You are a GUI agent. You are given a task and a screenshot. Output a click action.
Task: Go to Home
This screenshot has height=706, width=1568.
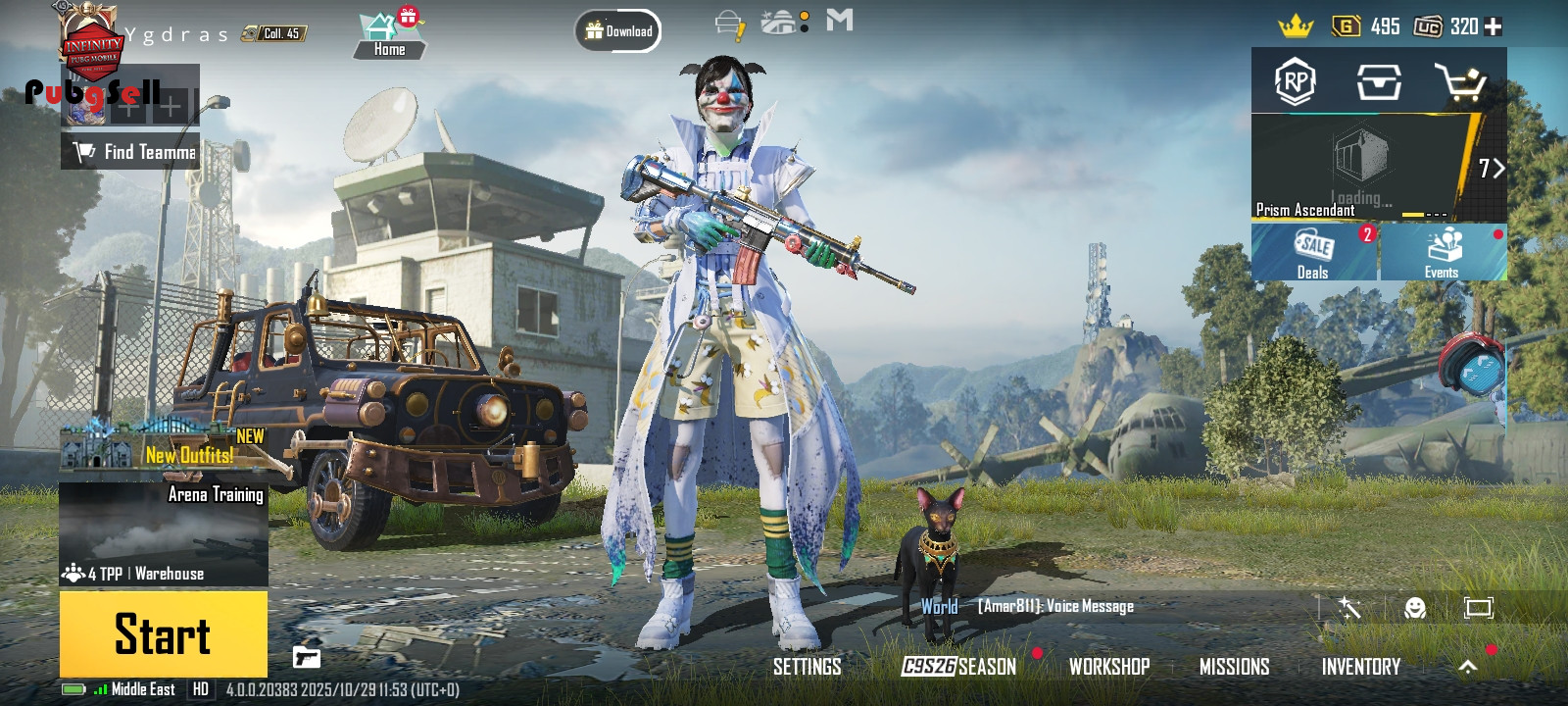pos(388,35)
